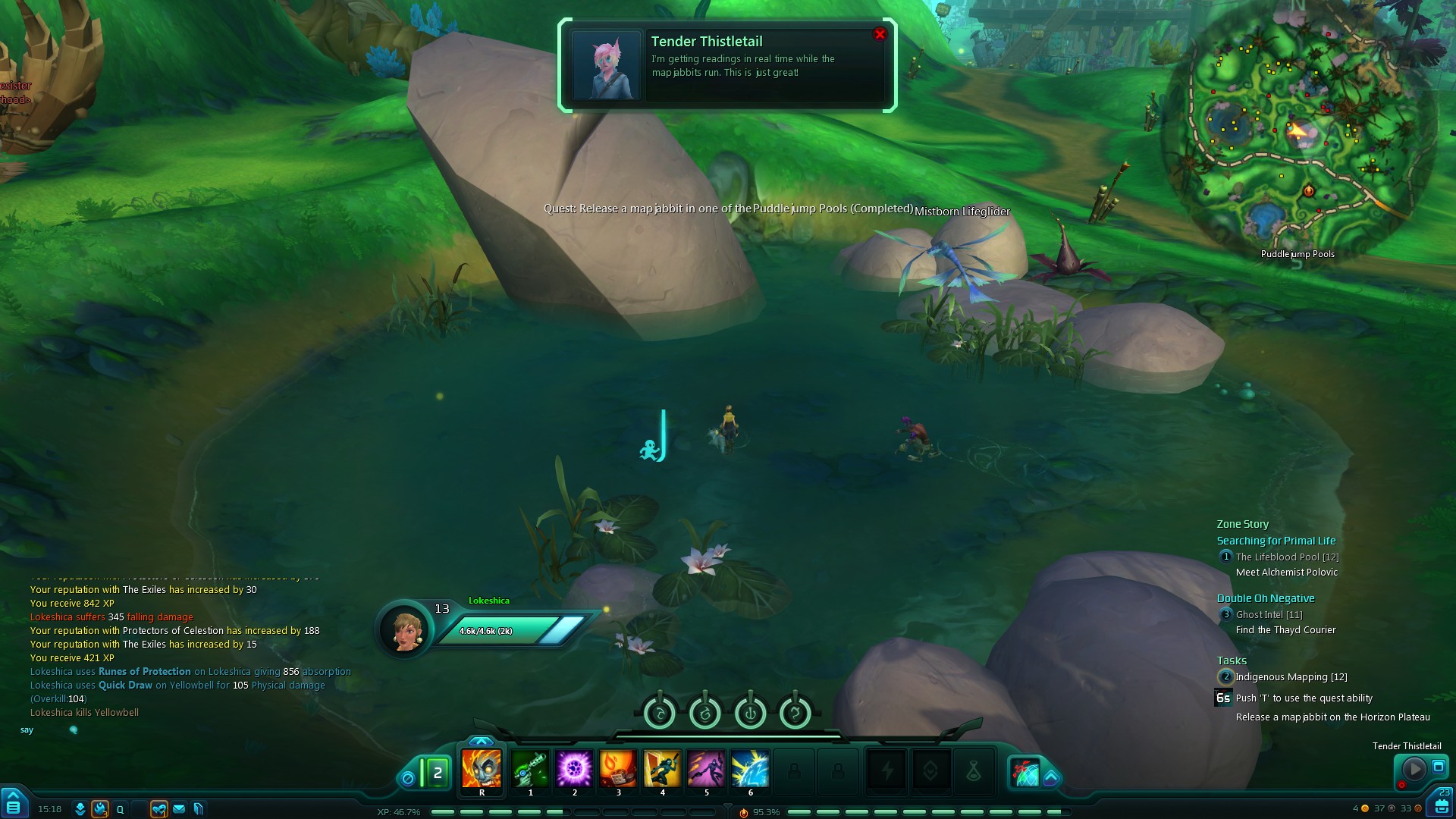
Task: Close the Tender Thistletail message
Action: 880,34
